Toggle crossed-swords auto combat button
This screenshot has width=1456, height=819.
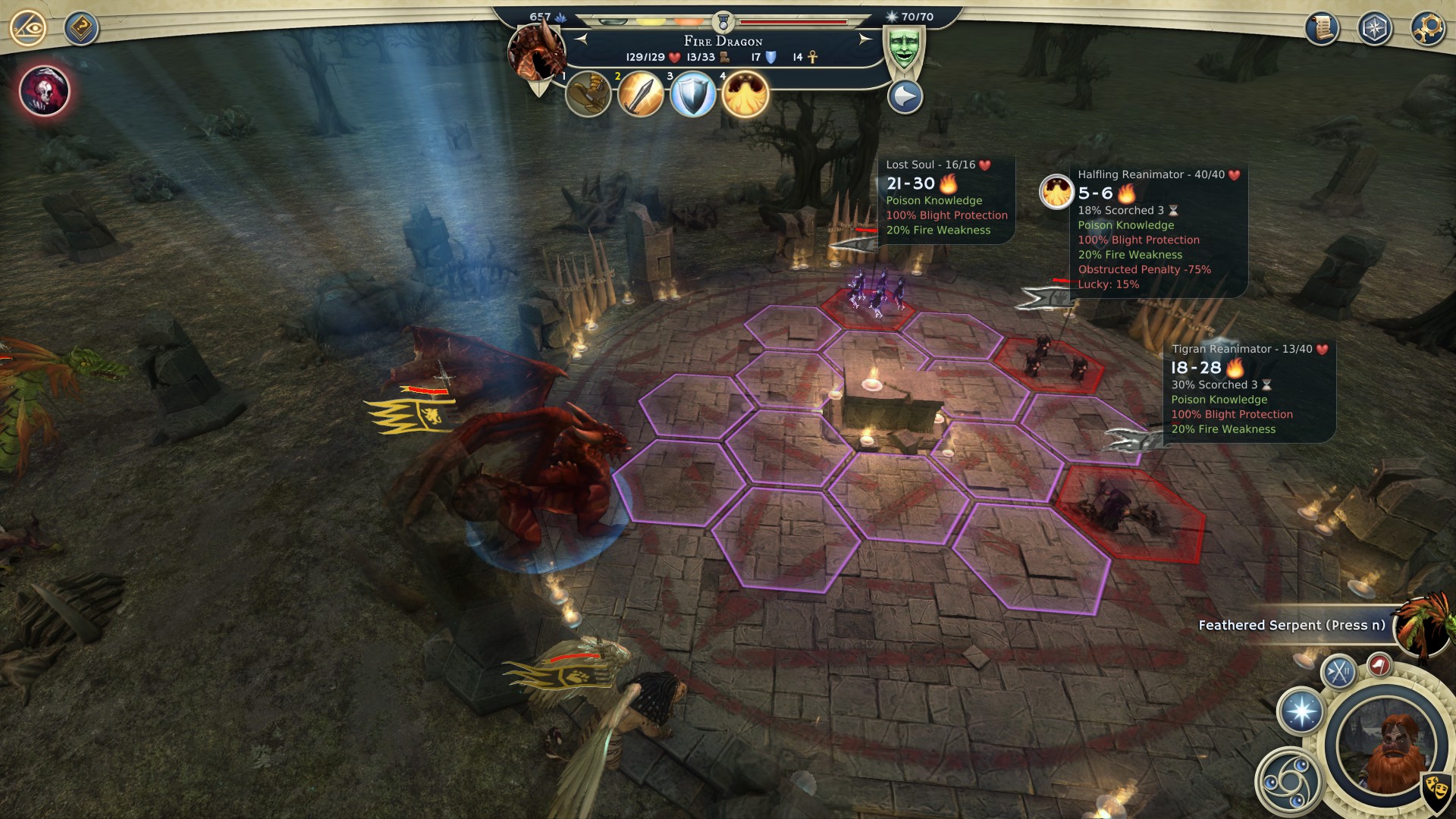pos(1338,672)
